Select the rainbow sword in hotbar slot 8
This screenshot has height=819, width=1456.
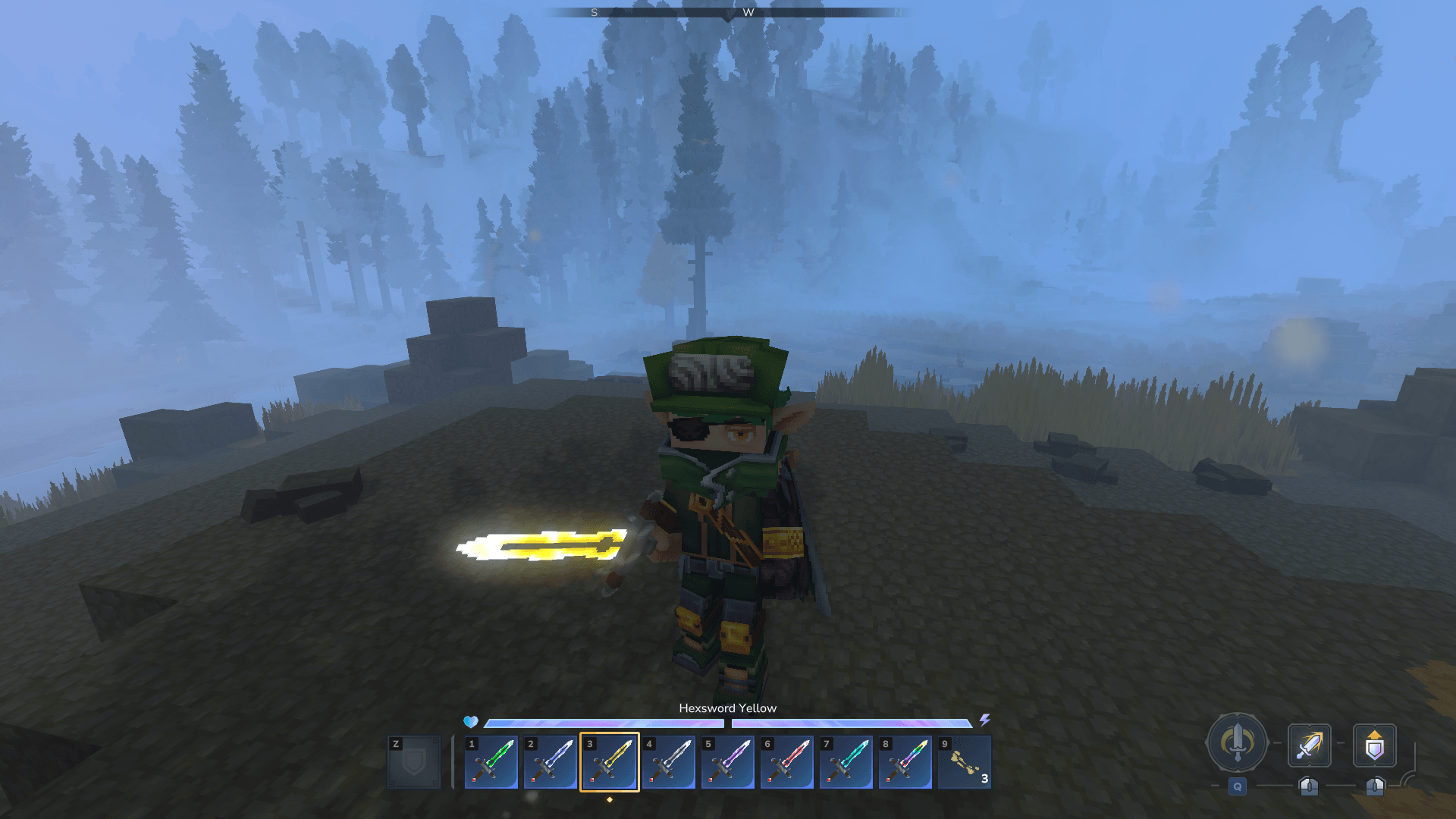pos(905,762)
